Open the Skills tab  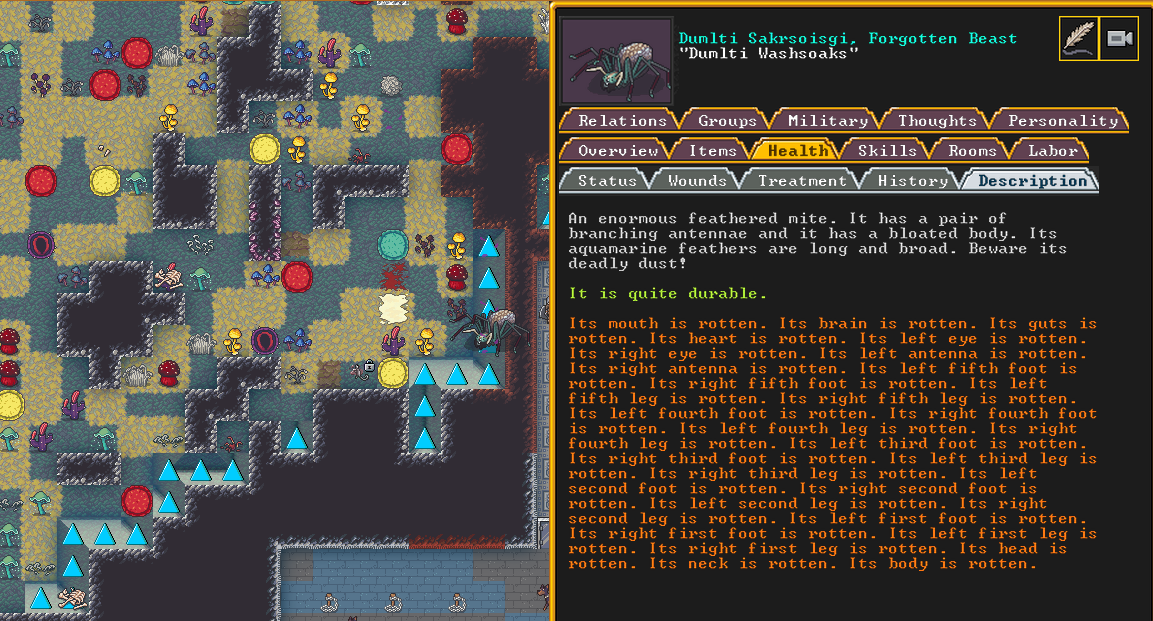click(x=886, y=151)
